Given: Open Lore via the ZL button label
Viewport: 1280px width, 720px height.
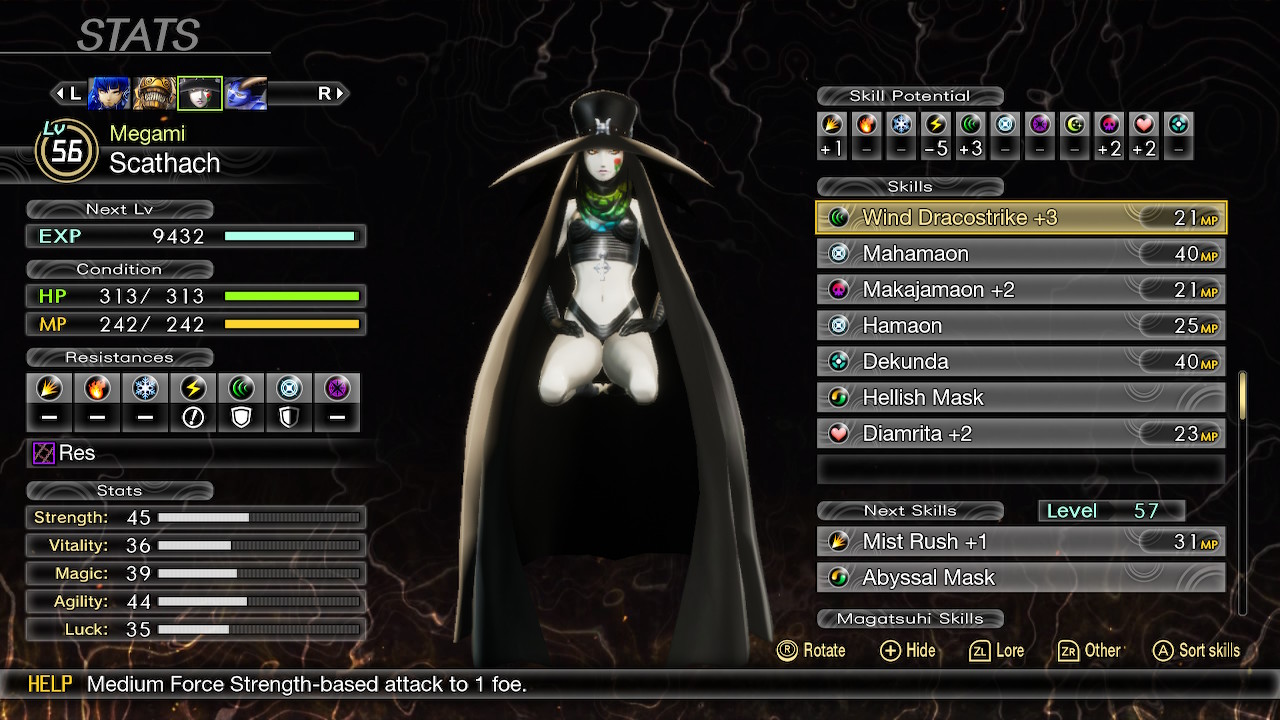Looking at the screenshot, I should (x=996, y=650).
